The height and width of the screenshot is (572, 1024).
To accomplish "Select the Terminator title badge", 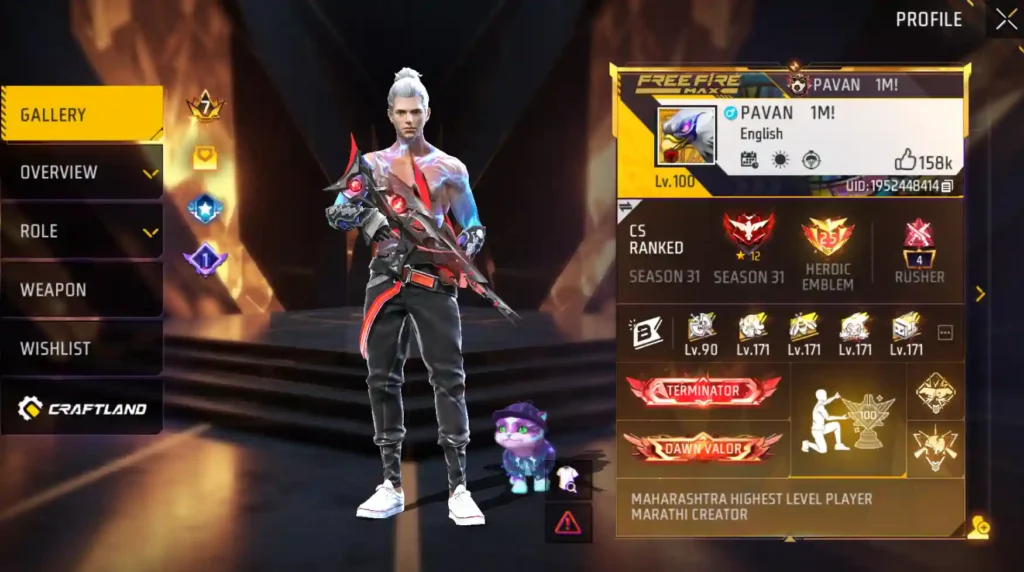I will click(x=703, y=391).
